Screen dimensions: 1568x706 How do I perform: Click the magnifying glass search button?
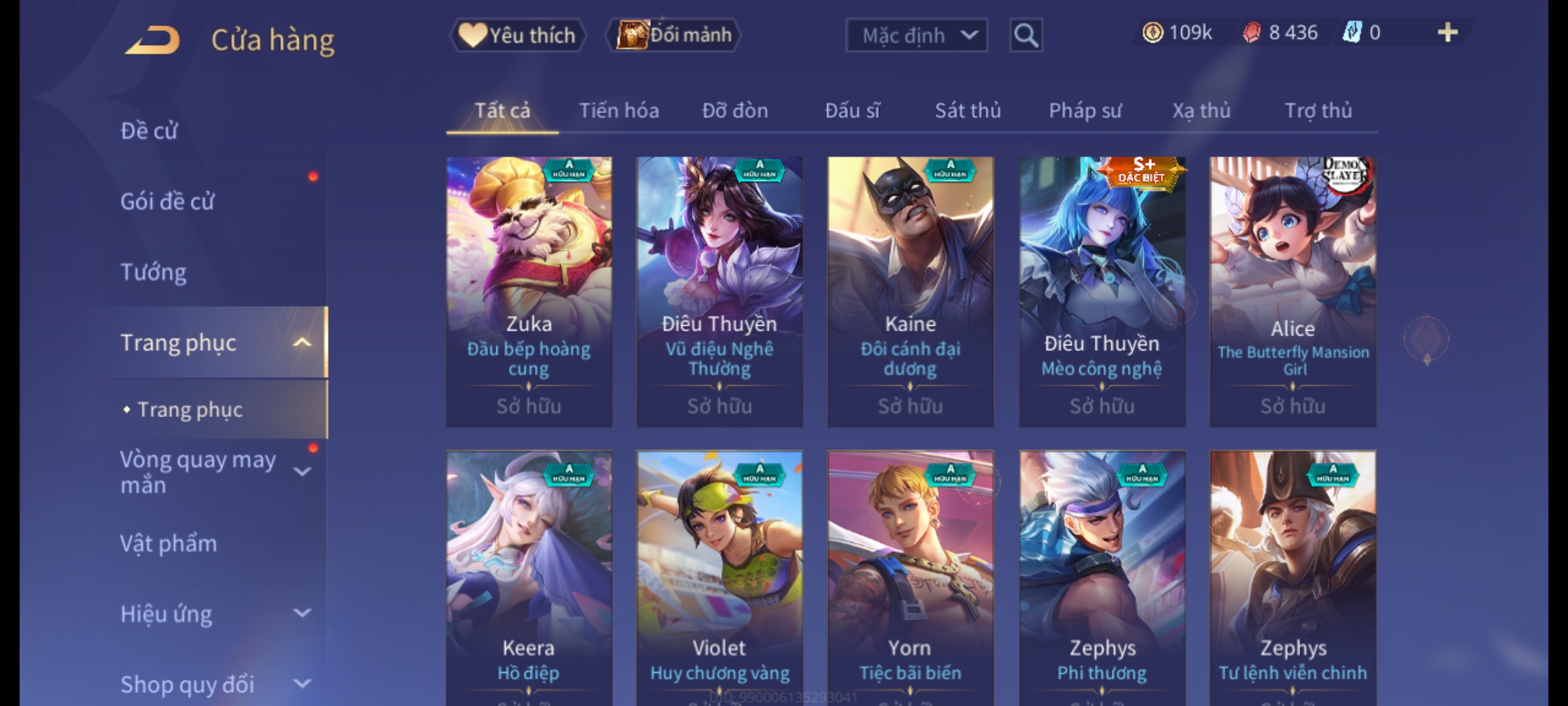pyautogui.click(x=1026, y=35)
